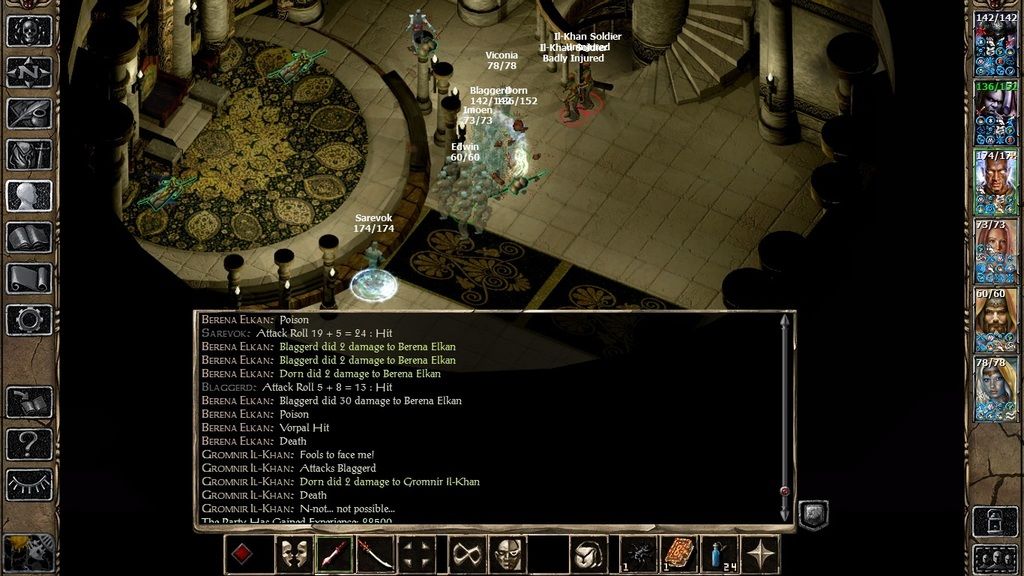This screenshot has width=1024, height=576.
Task: Open the journal via the quill icon
Action: click(x=29, y=113)
